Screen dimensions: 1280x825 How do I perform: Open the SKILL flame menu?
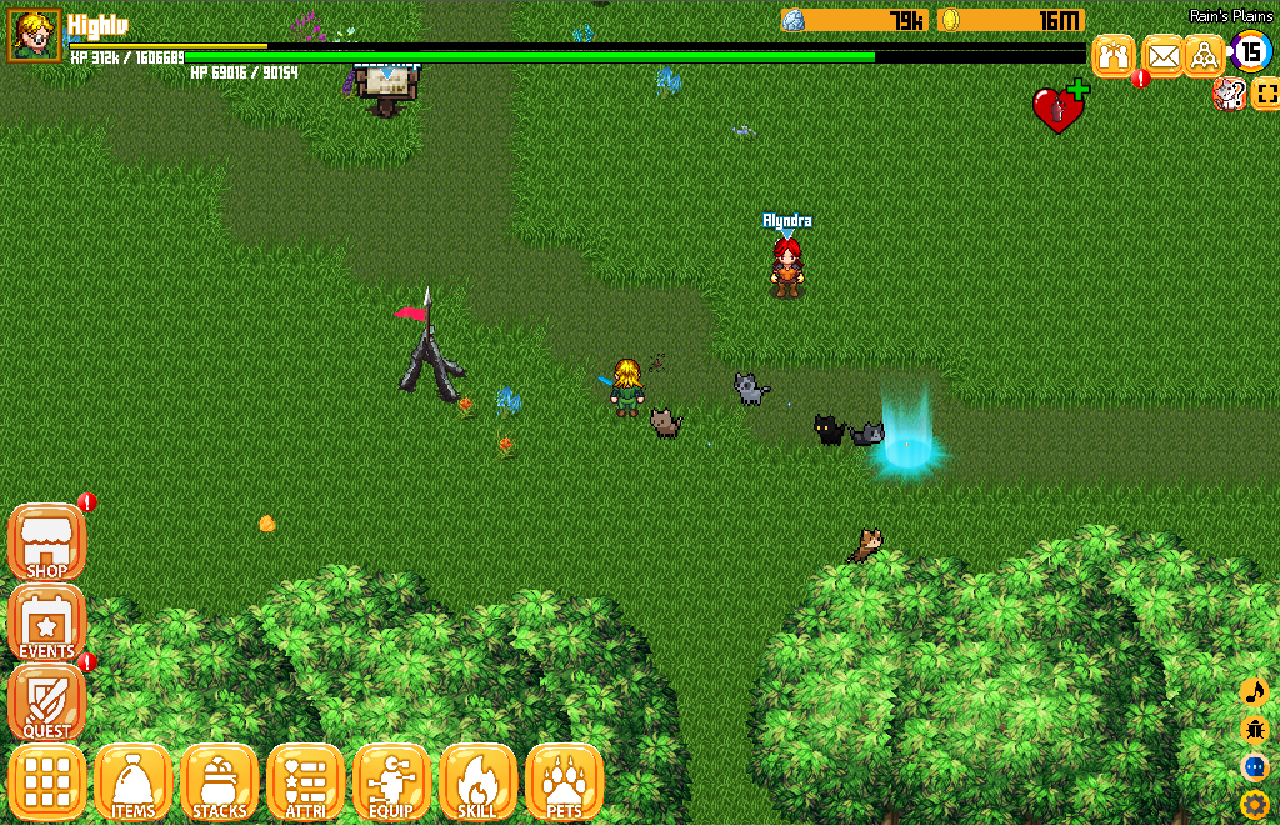[477, 782]
